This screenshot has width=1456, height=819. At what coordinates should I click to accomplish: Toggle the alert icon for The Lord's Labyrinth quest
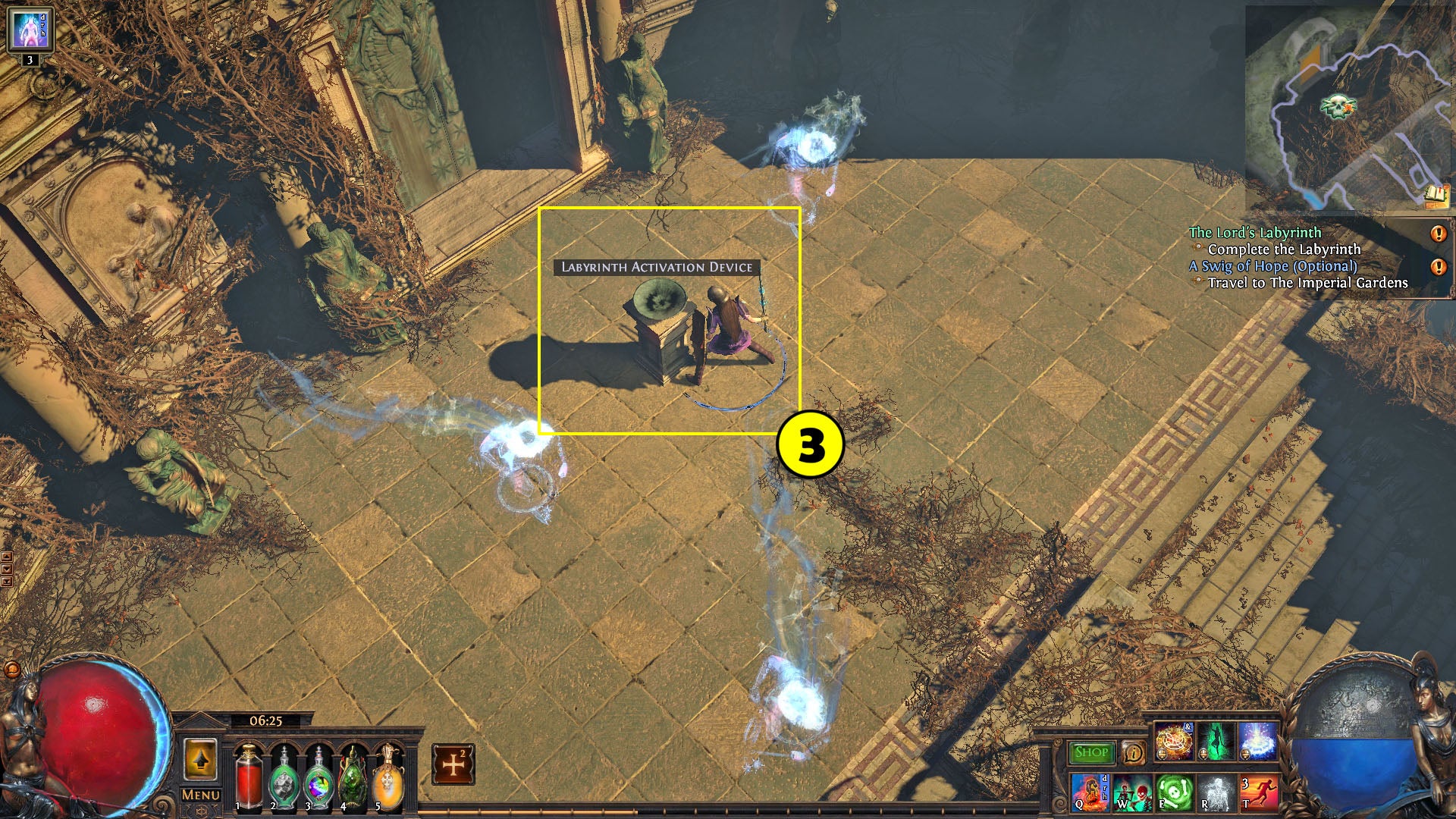click(1438, 233)
